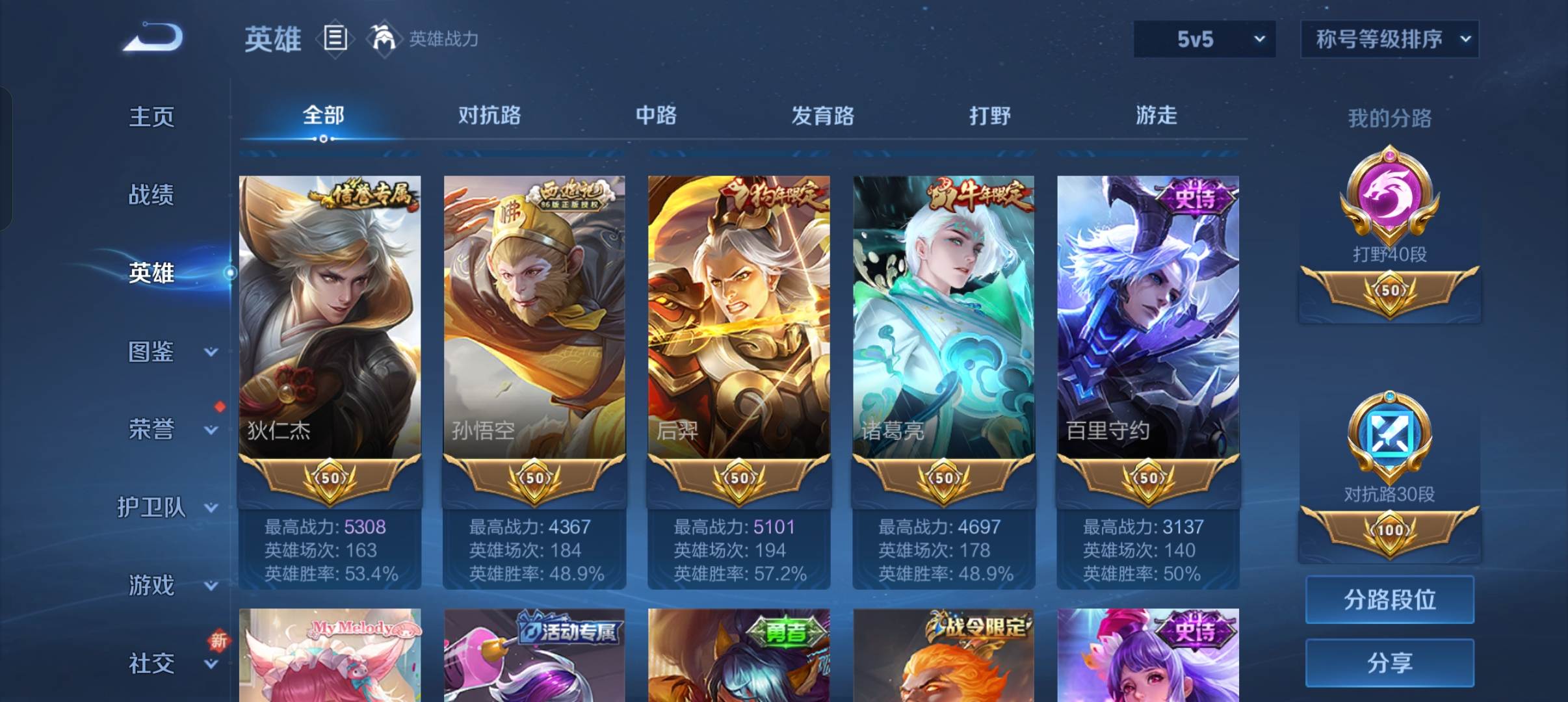Click the 分享 button
The width and height of the screenshot is (1568, 702).
point(1389,663)
